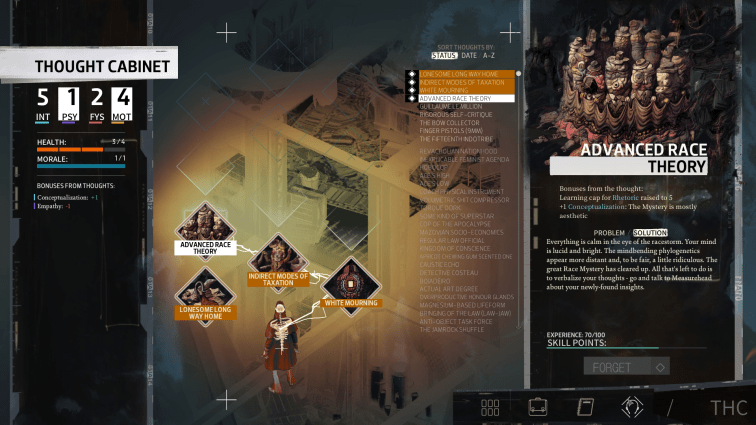Click the Forget thought button
Screen dimensions: 756x425
626,367
